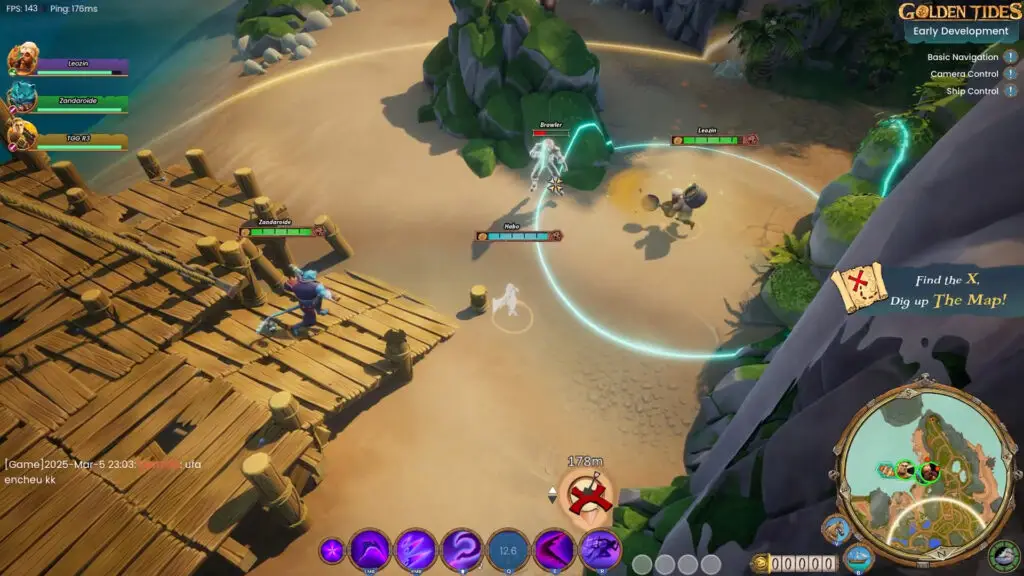1024x576 pixels.
Task: Activate the ship icon beside the minimap
Action: (858, 557)
